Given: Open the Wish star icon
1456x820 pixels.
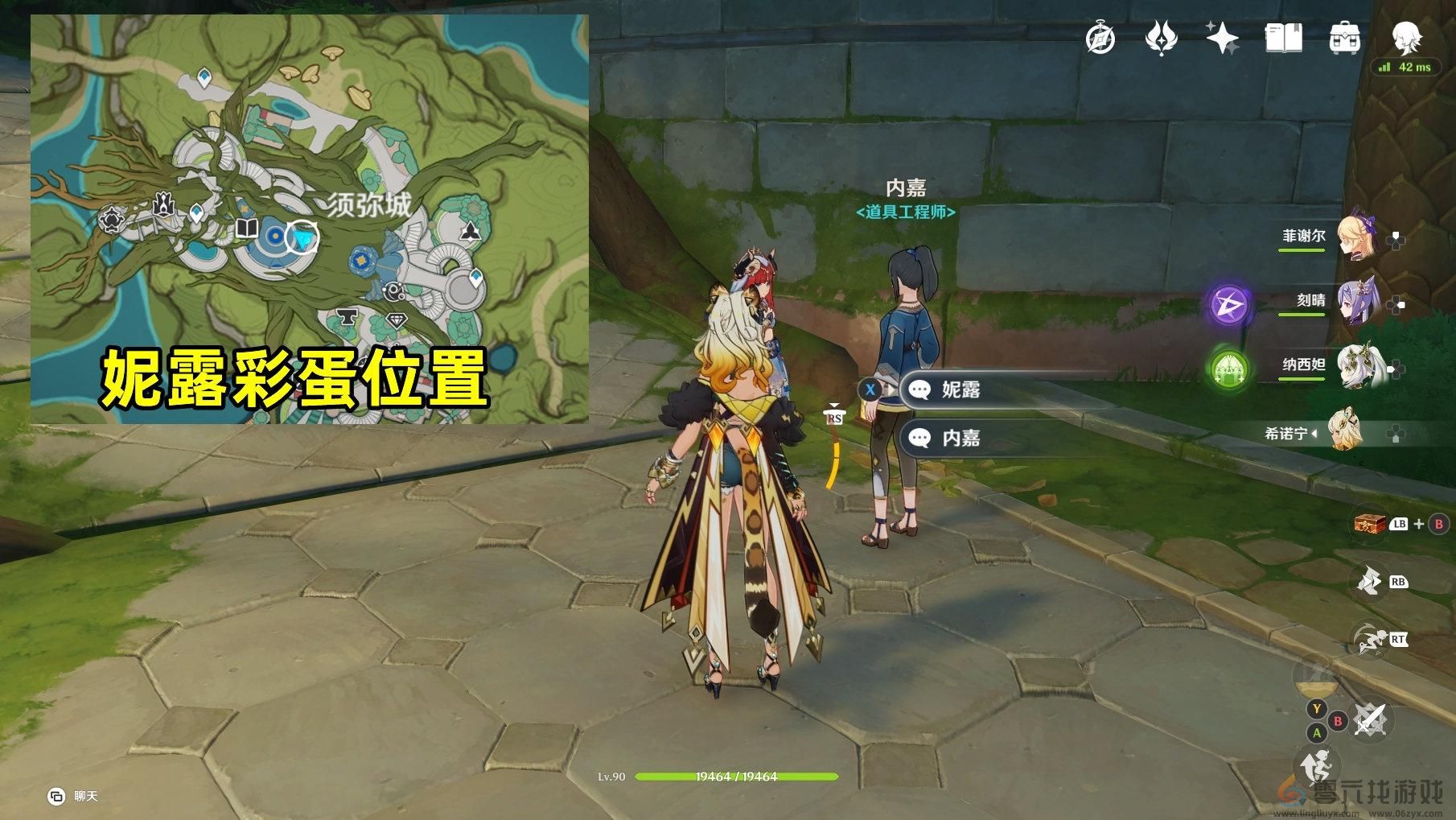Looking at the screenshot, I should pos(1224,38).
